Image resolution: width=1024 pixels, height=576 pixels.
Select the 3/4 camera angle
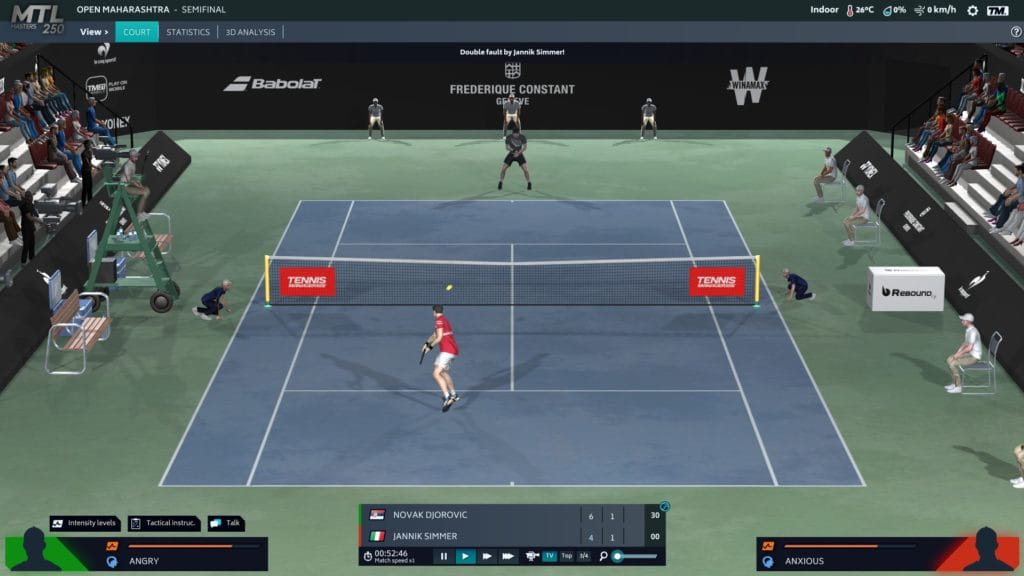pos(584,556)
